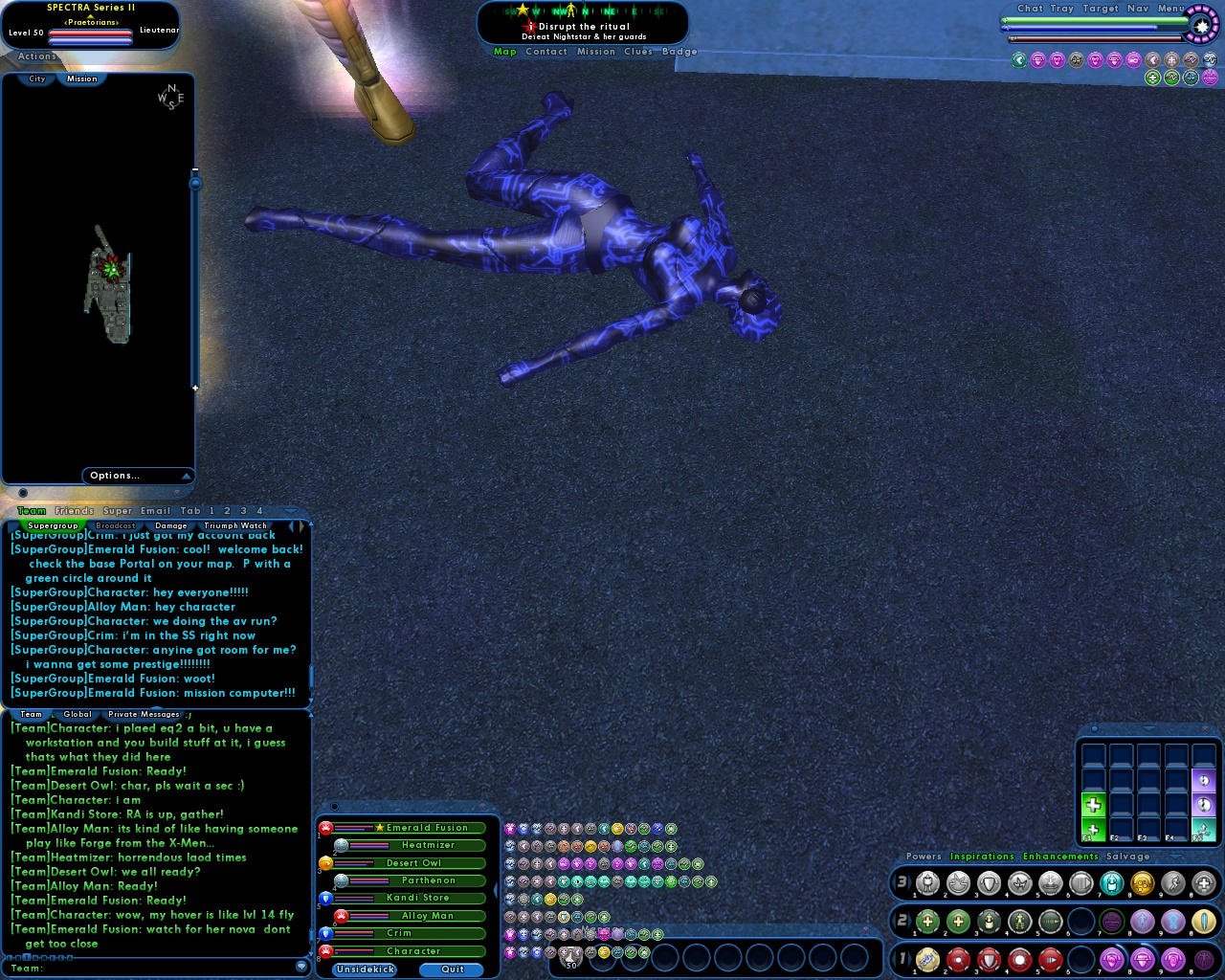
Task: Select the blue sword power at end of tray 2
Action: (x=1204, y=922)
